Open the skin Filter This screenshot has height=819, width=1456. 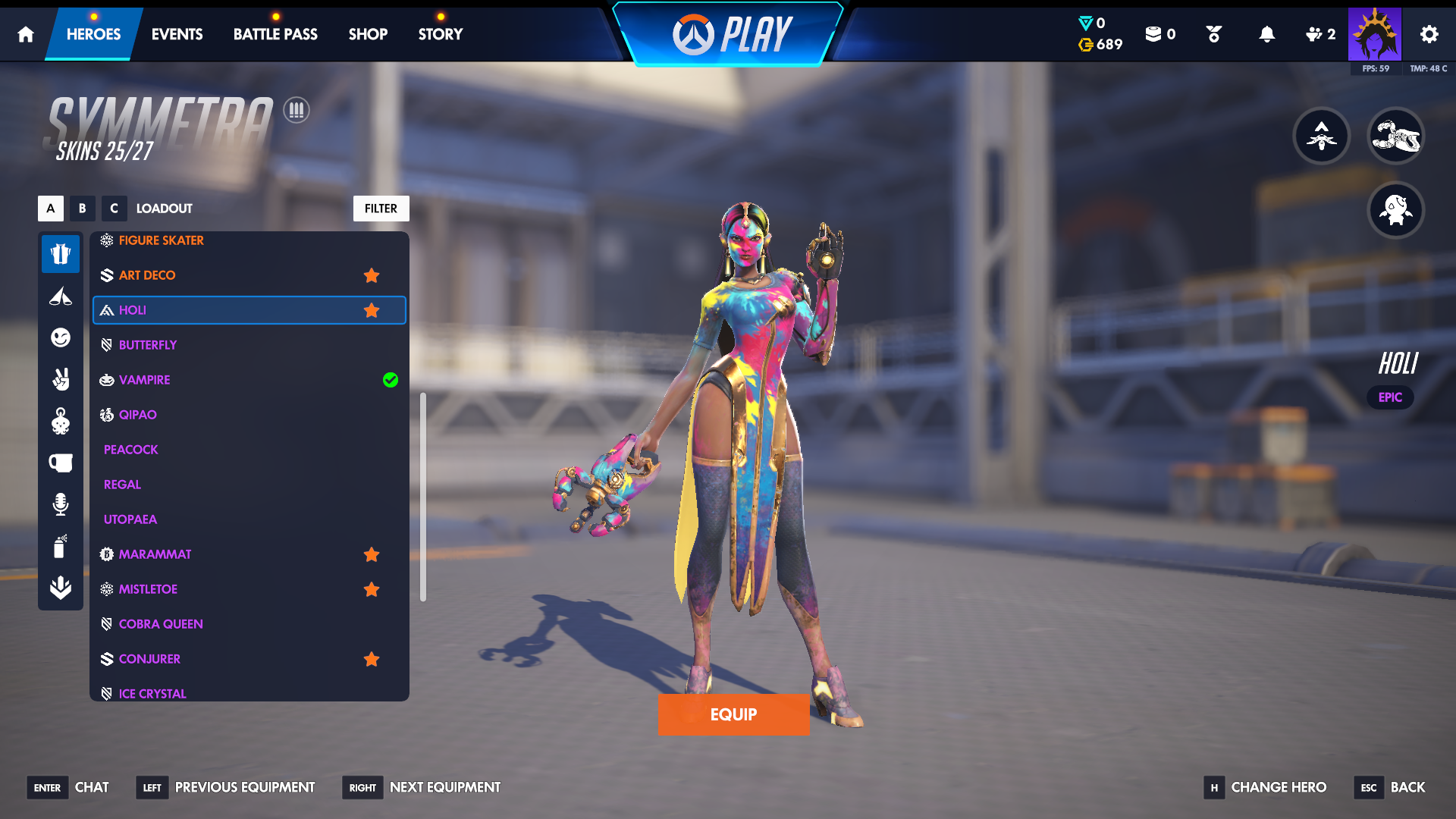coord(381,209)
